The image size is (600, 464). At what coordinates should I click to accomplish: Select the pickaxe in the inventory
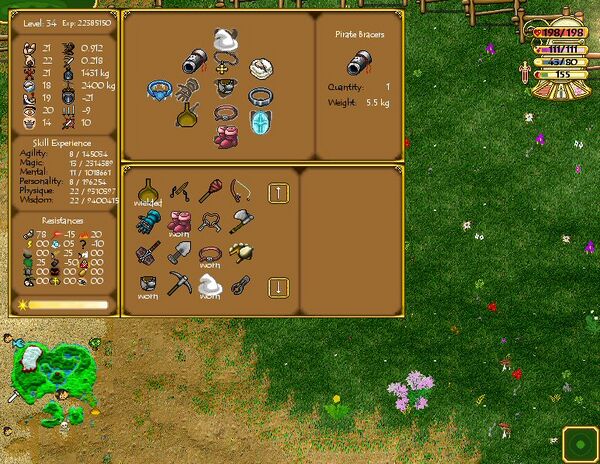[x=180, y=284]
